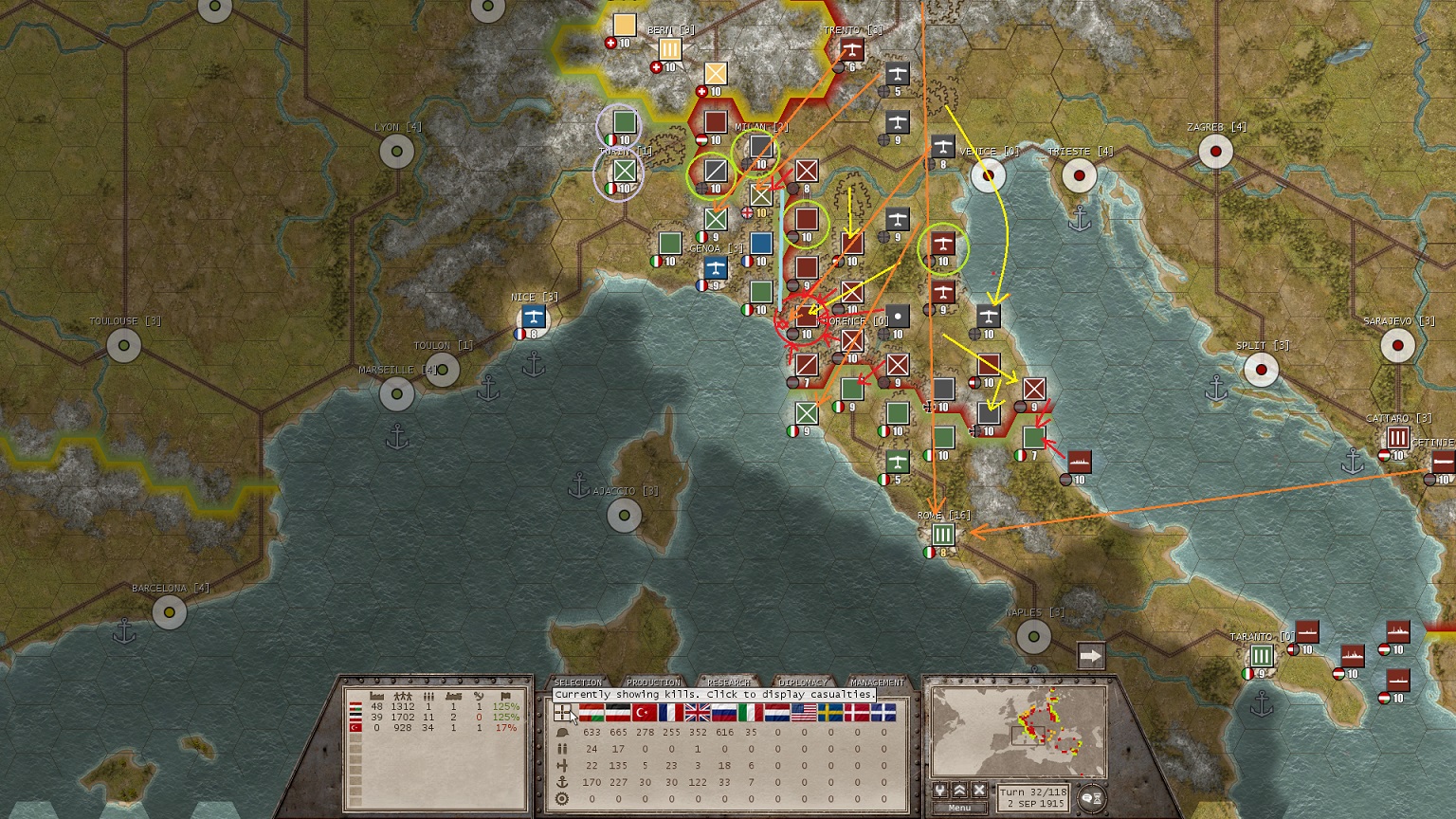Image resolution: width=1456 pixels, height=819 pixels.
Task: Open the Diplomacy tab
Action: [802, 681]
